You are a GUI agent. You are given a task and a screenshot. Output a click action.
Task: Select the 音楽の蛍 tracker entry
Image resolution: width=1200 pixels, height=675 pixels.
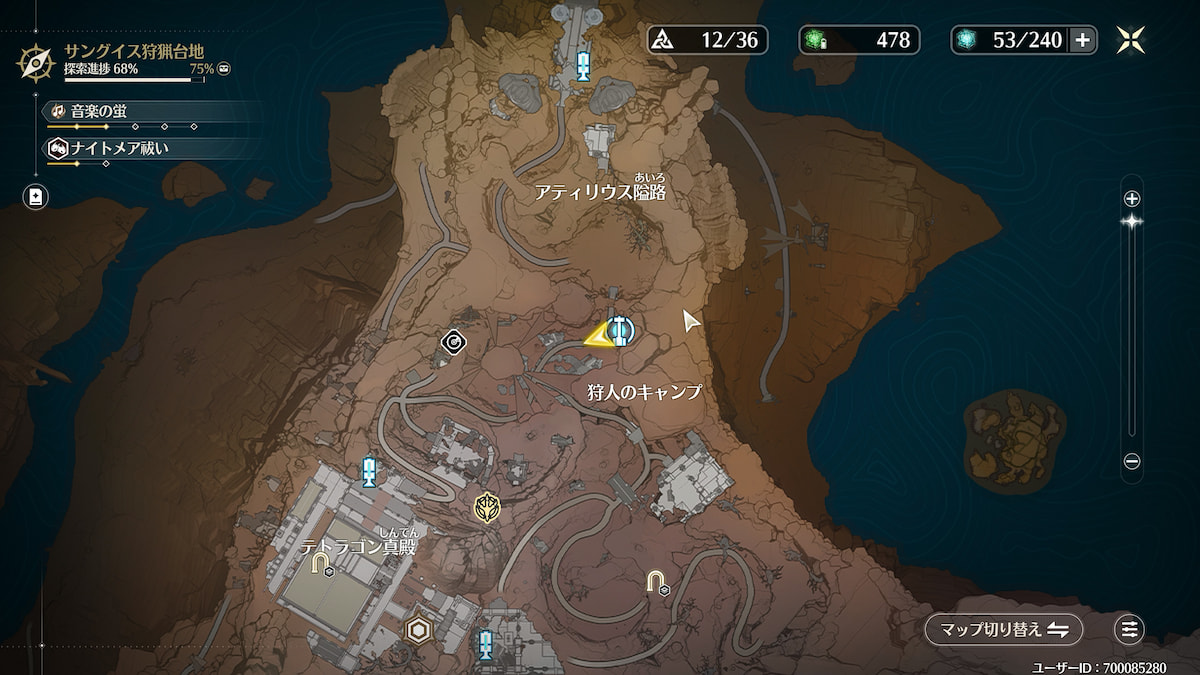point(100,110)
